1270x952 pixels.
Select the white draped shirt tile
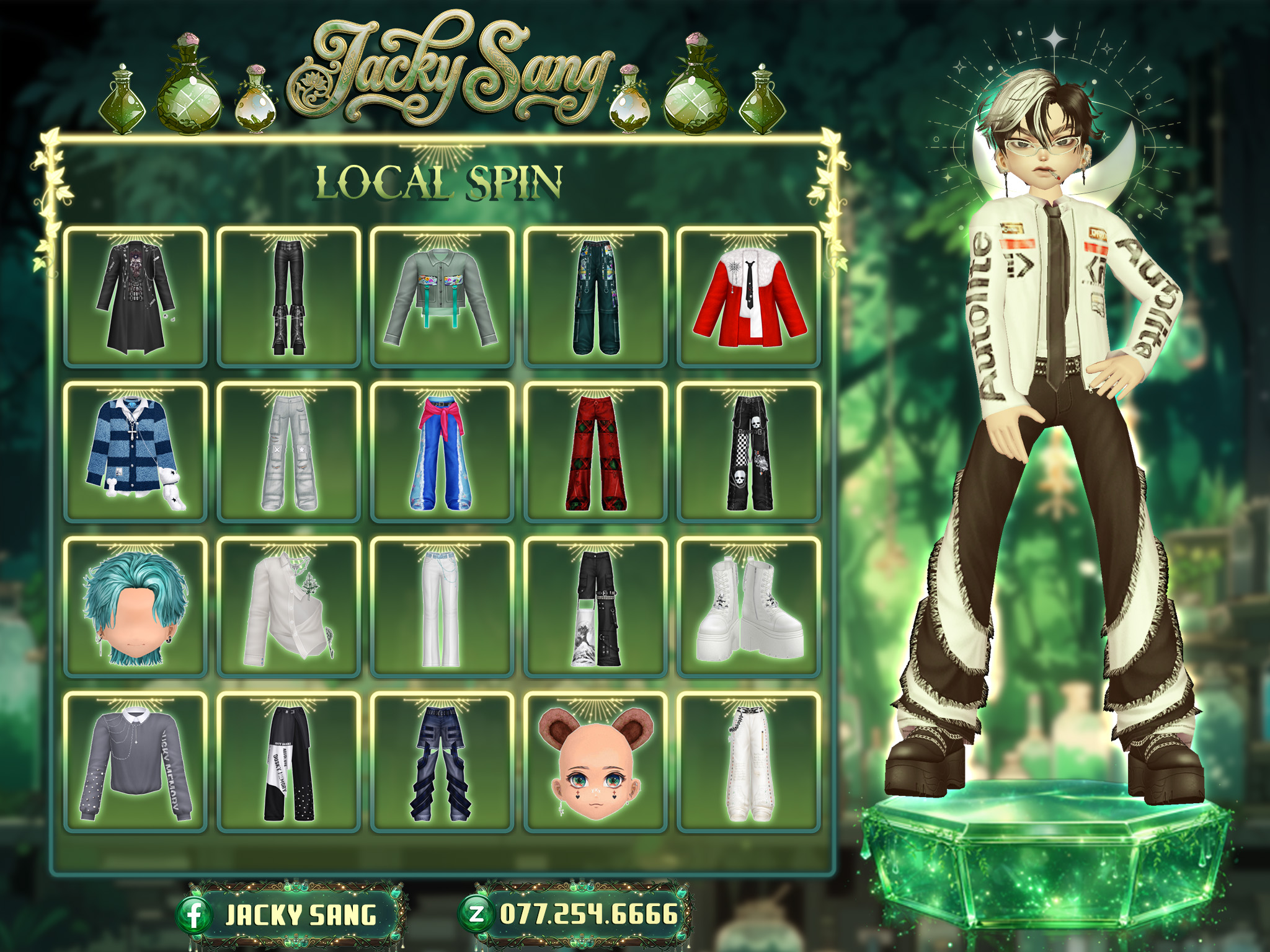click(x=289, y=607)
